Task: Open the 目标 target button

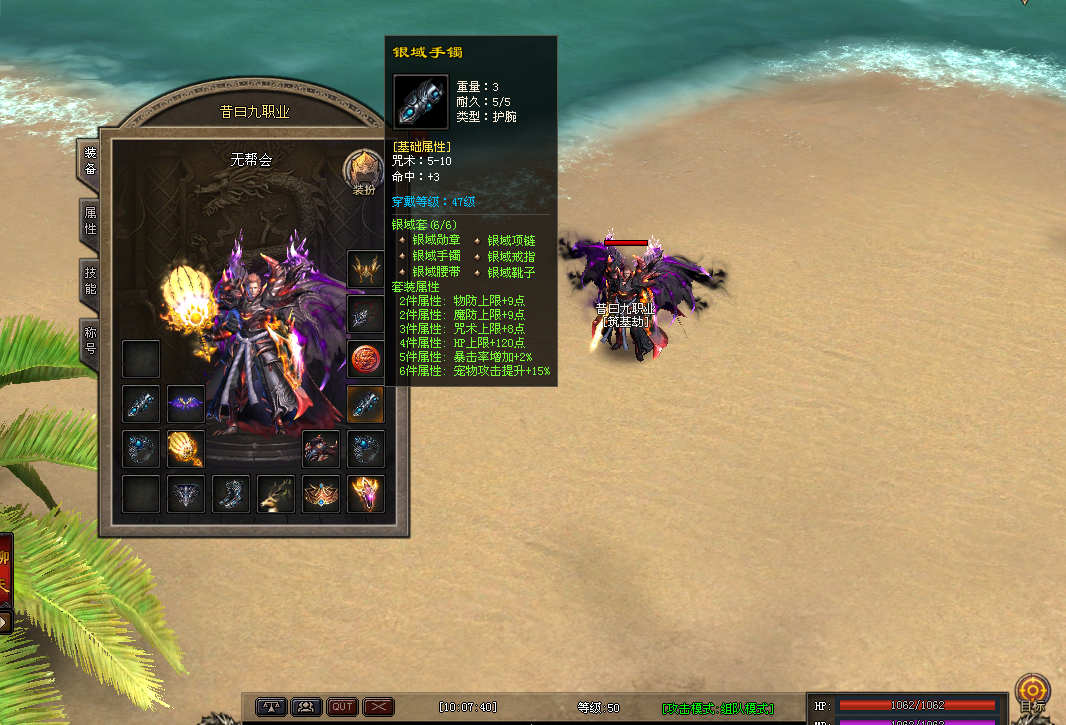Action: point(1032,692)
